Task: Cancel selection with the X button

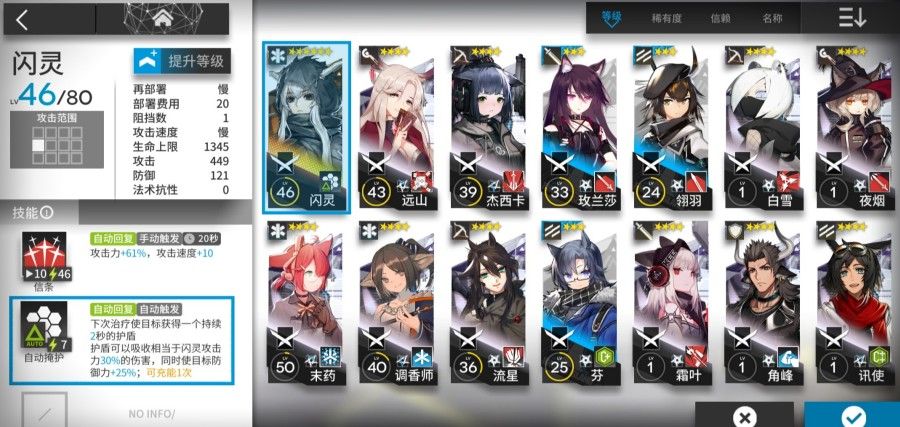Action: (744, 415)
